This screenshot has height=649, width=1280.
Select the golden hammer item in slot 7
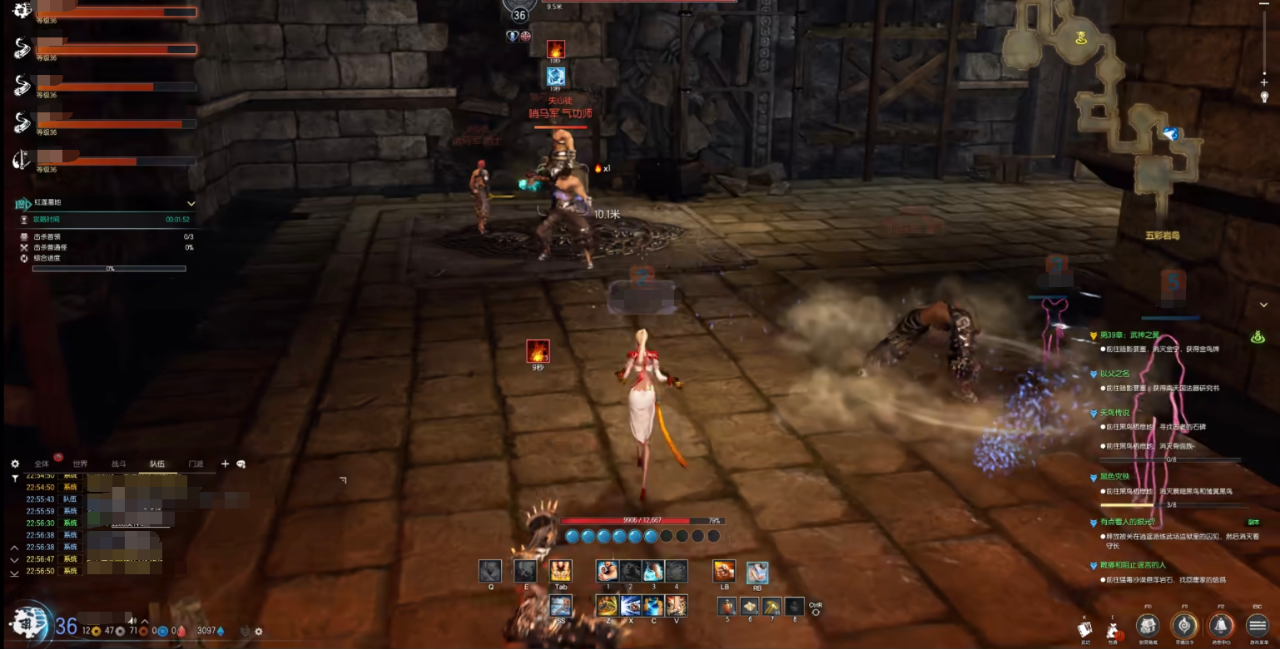click(x=772, y=606)
